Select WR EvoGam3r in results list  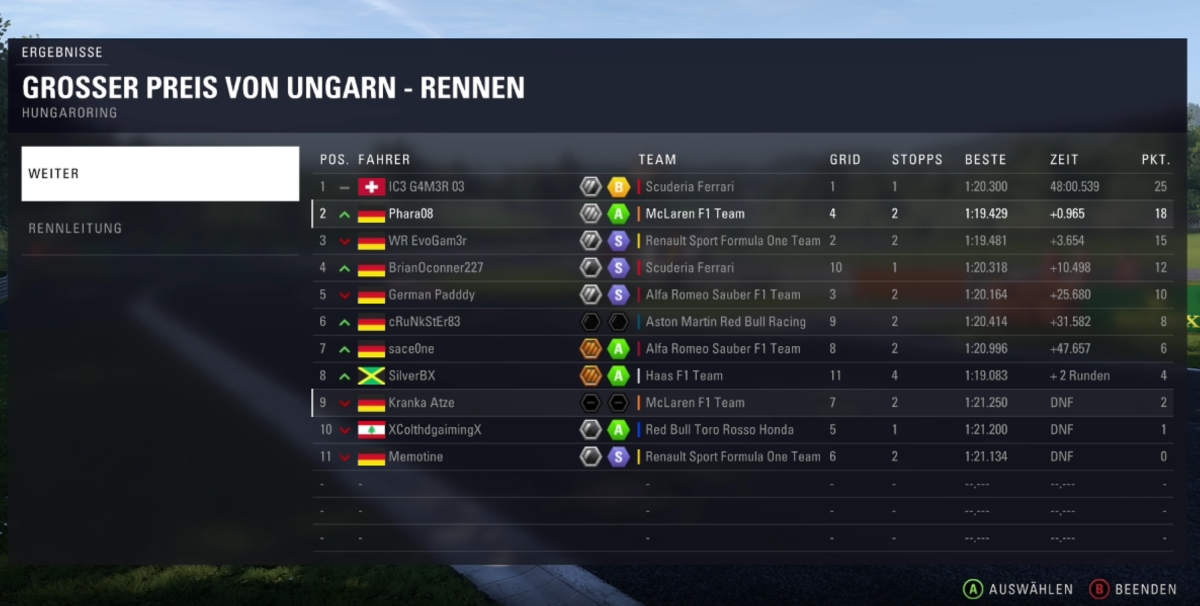[x=427, y=241]
